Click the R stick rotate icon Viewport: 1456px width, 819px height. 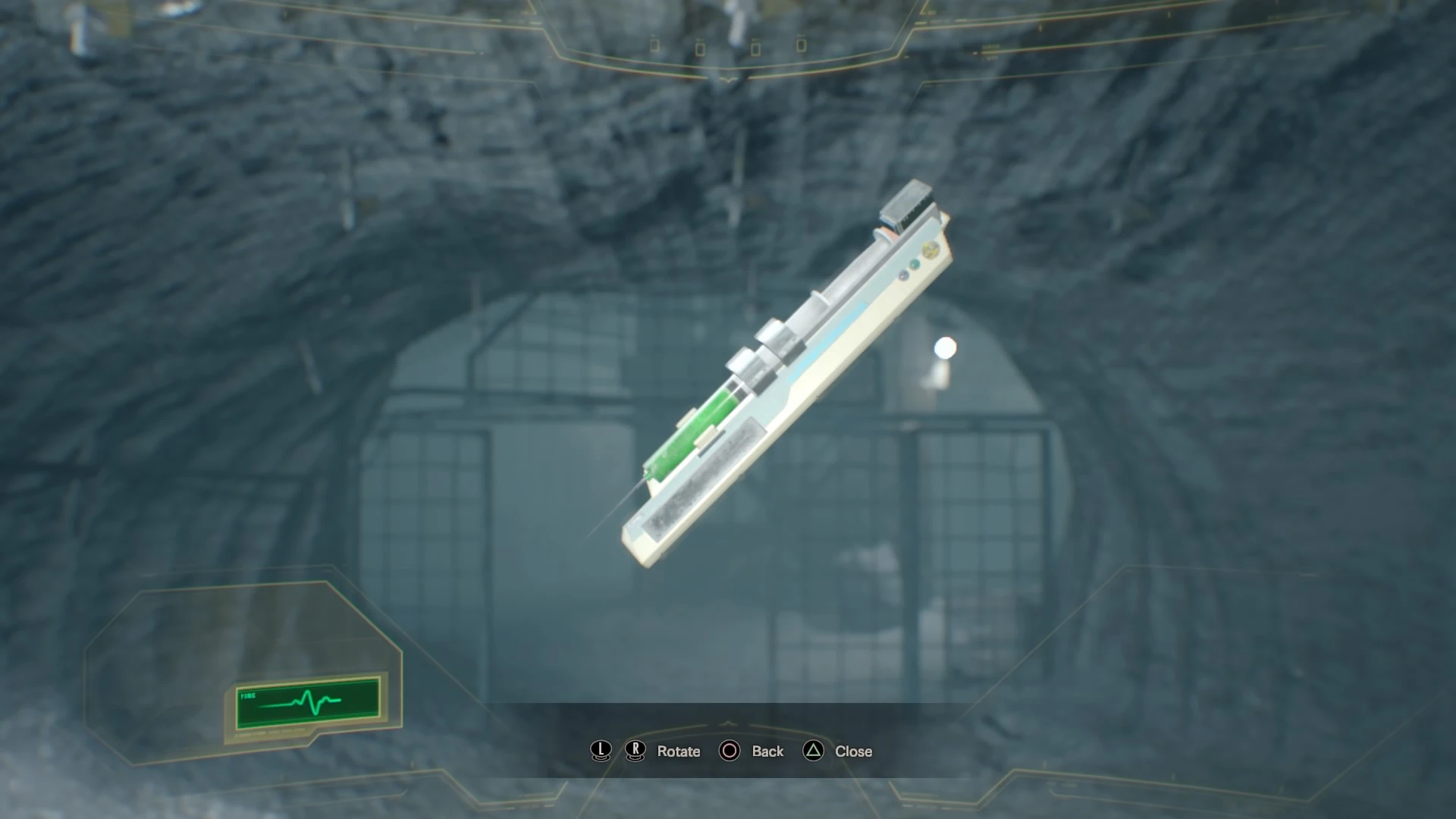pyautogui.click(x=635, y=752)
